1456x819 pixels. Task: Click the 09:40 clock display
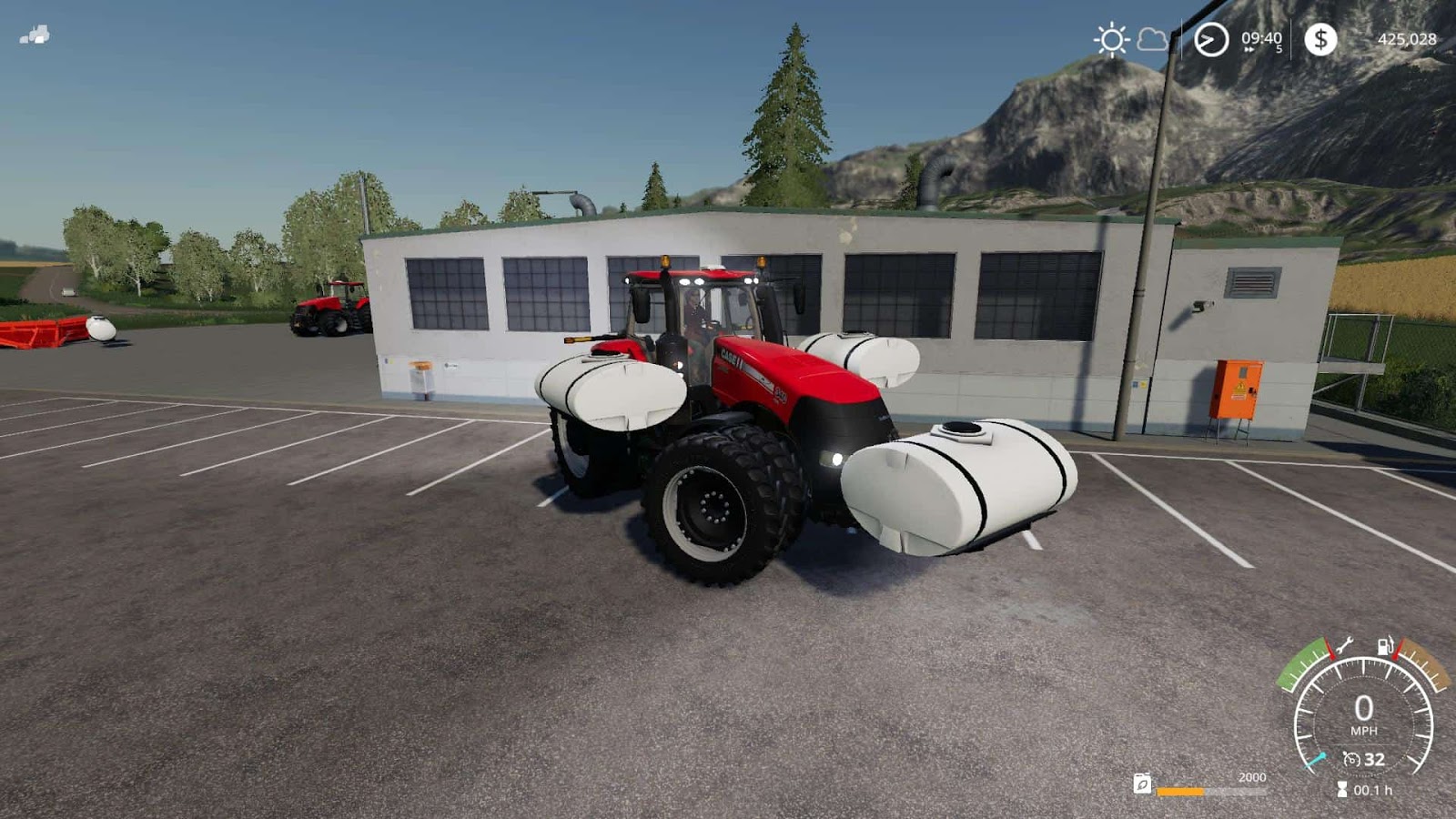pos(1261,37)
